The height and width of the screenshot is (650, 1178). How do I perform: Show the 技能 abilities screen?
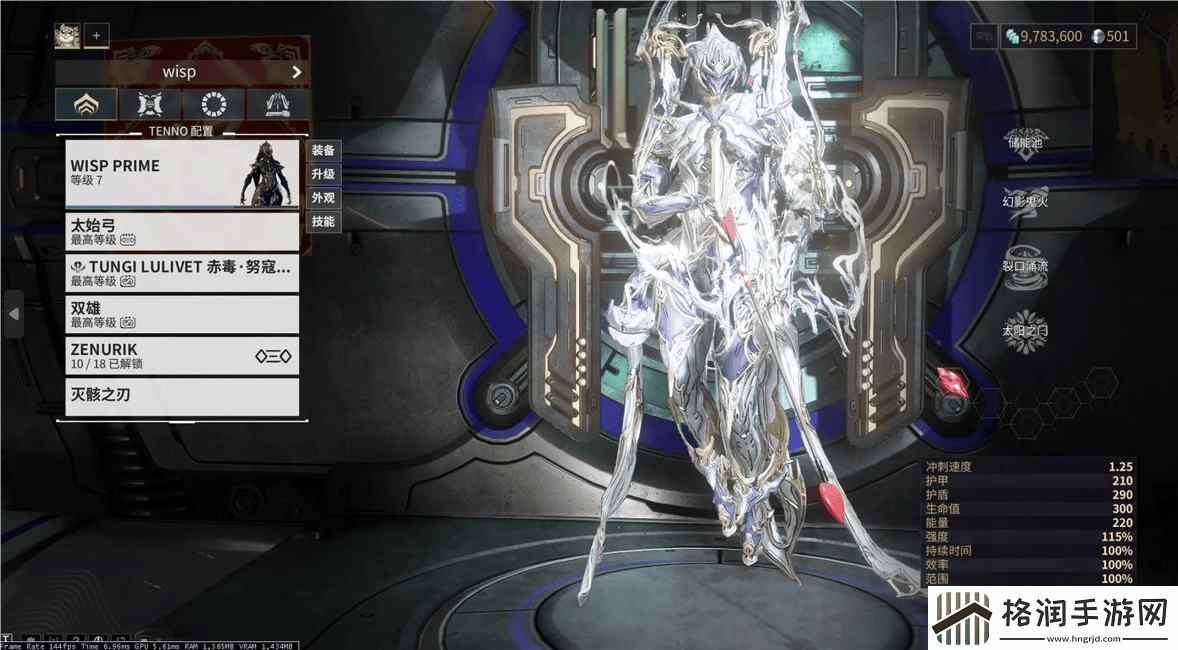pos(323,221)
